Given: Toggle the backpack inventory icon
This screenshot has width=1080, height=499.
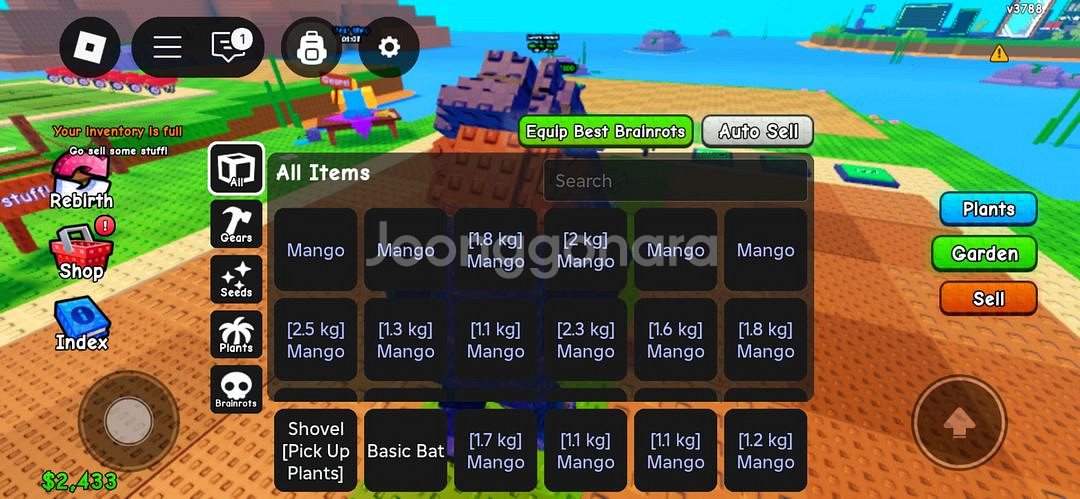Looking at the screenshot, I should tap(312, 47).
